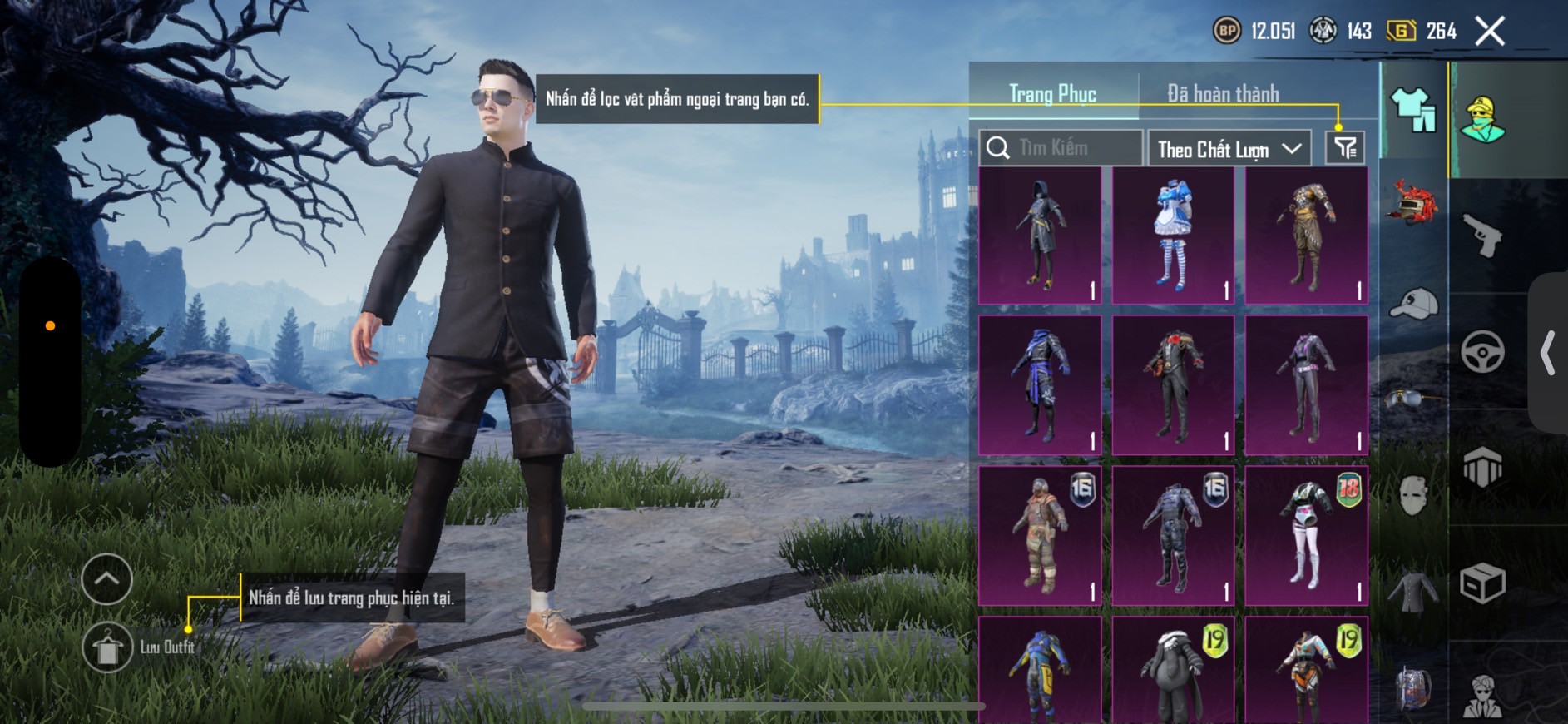Expand the up-arrow circle button
The width and height of the screenshot is (1568, 724).
point(107,579)
